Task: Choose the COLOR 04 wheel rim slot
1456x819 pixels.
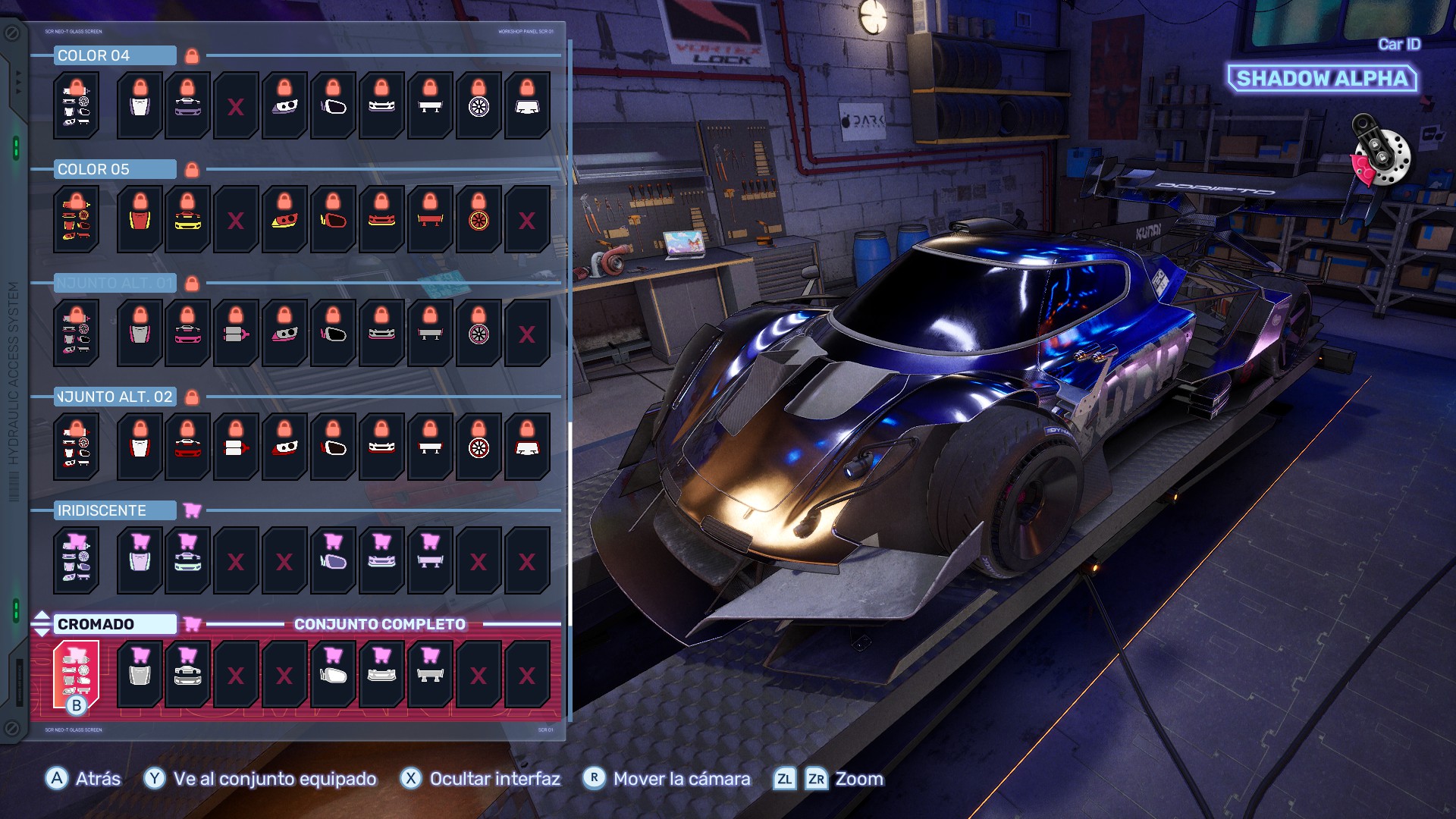Action: pos(479,105)
